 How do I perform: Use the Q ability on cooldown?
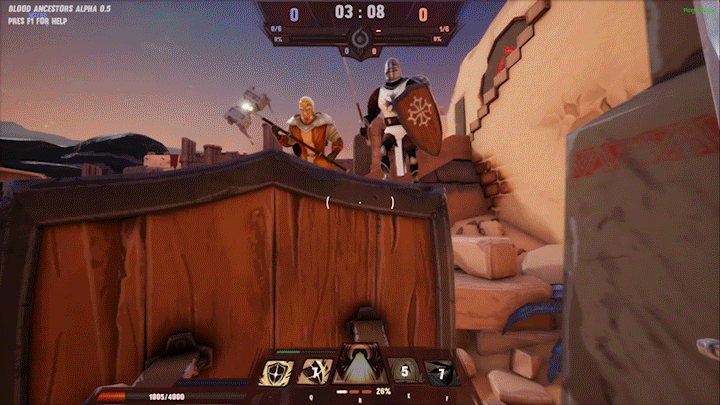coord(315,372)
